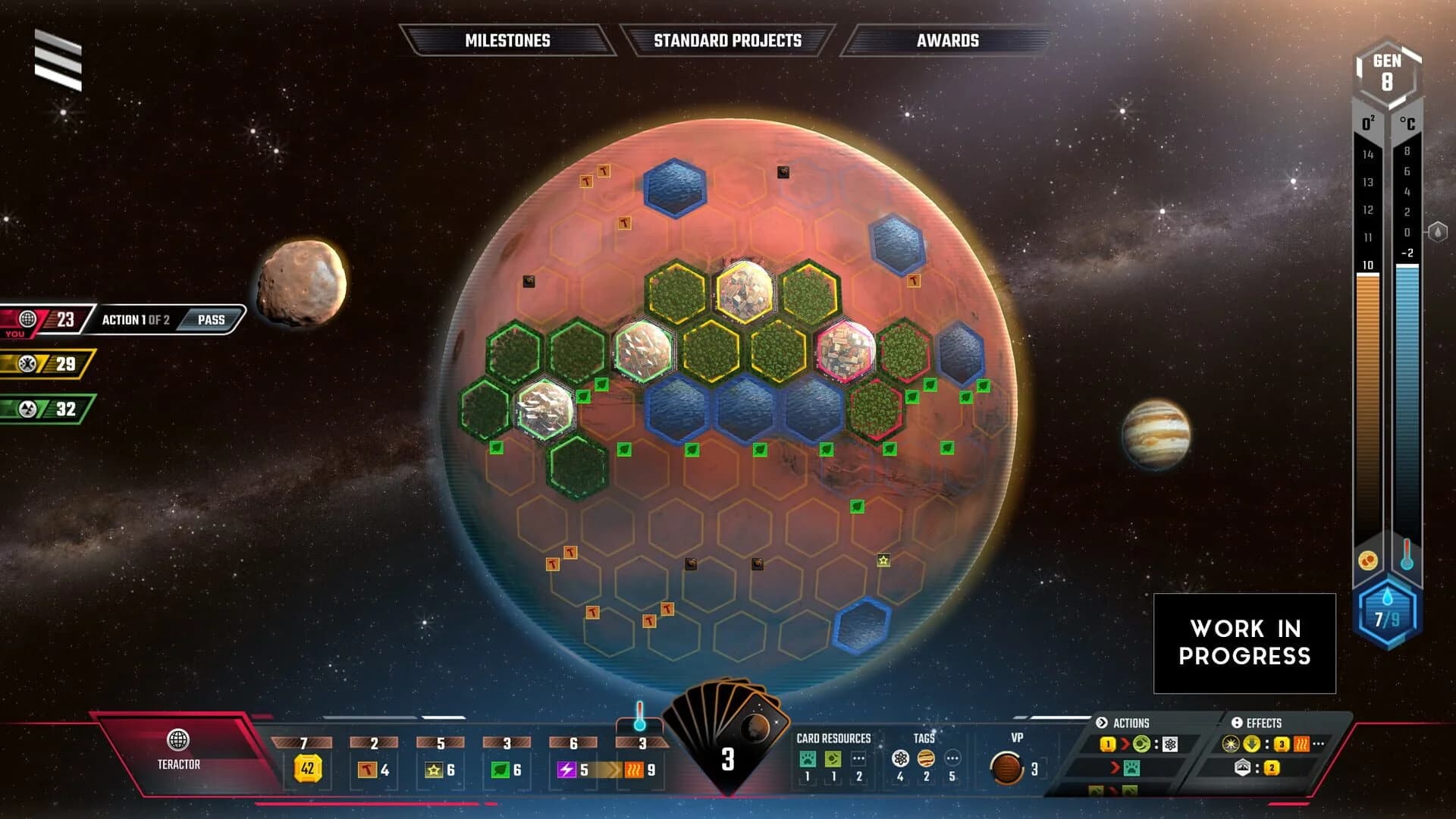This screenshot has width=1456, height=819.
Task: Select the Jupiter tag icon
Action: (926, 758)
